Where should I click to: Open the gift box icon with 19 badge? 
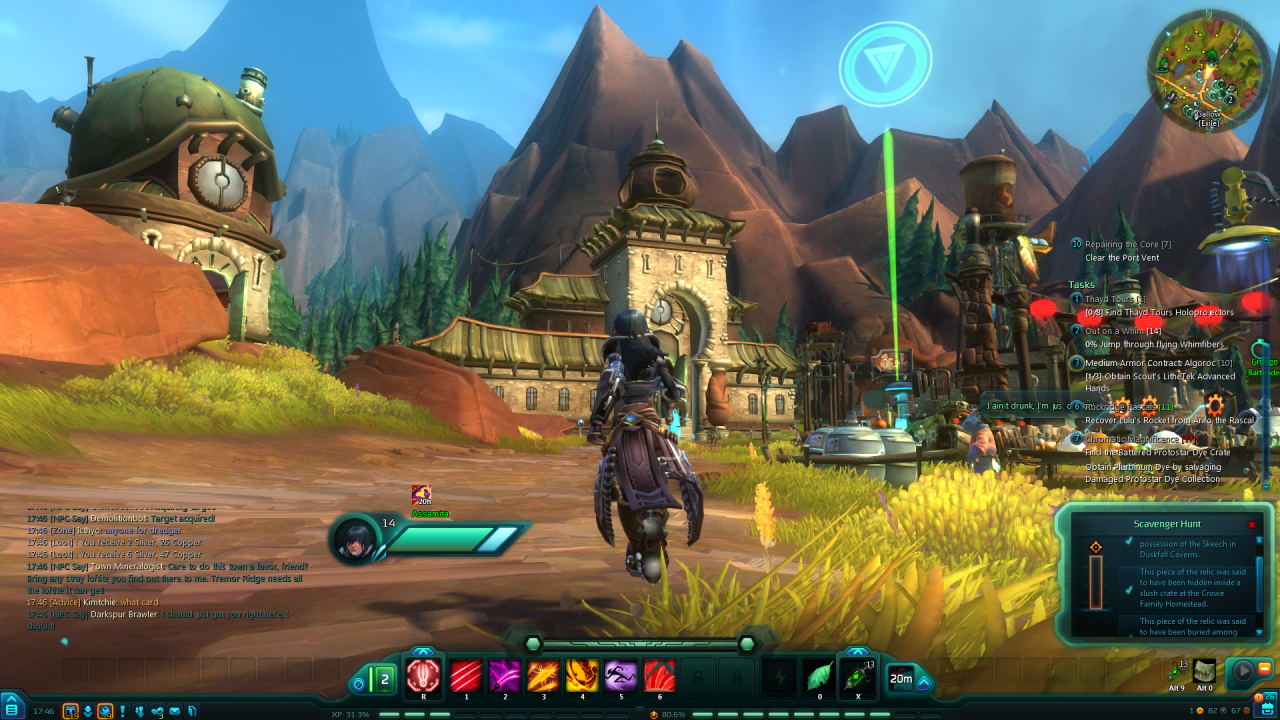[x=71, y=711]
